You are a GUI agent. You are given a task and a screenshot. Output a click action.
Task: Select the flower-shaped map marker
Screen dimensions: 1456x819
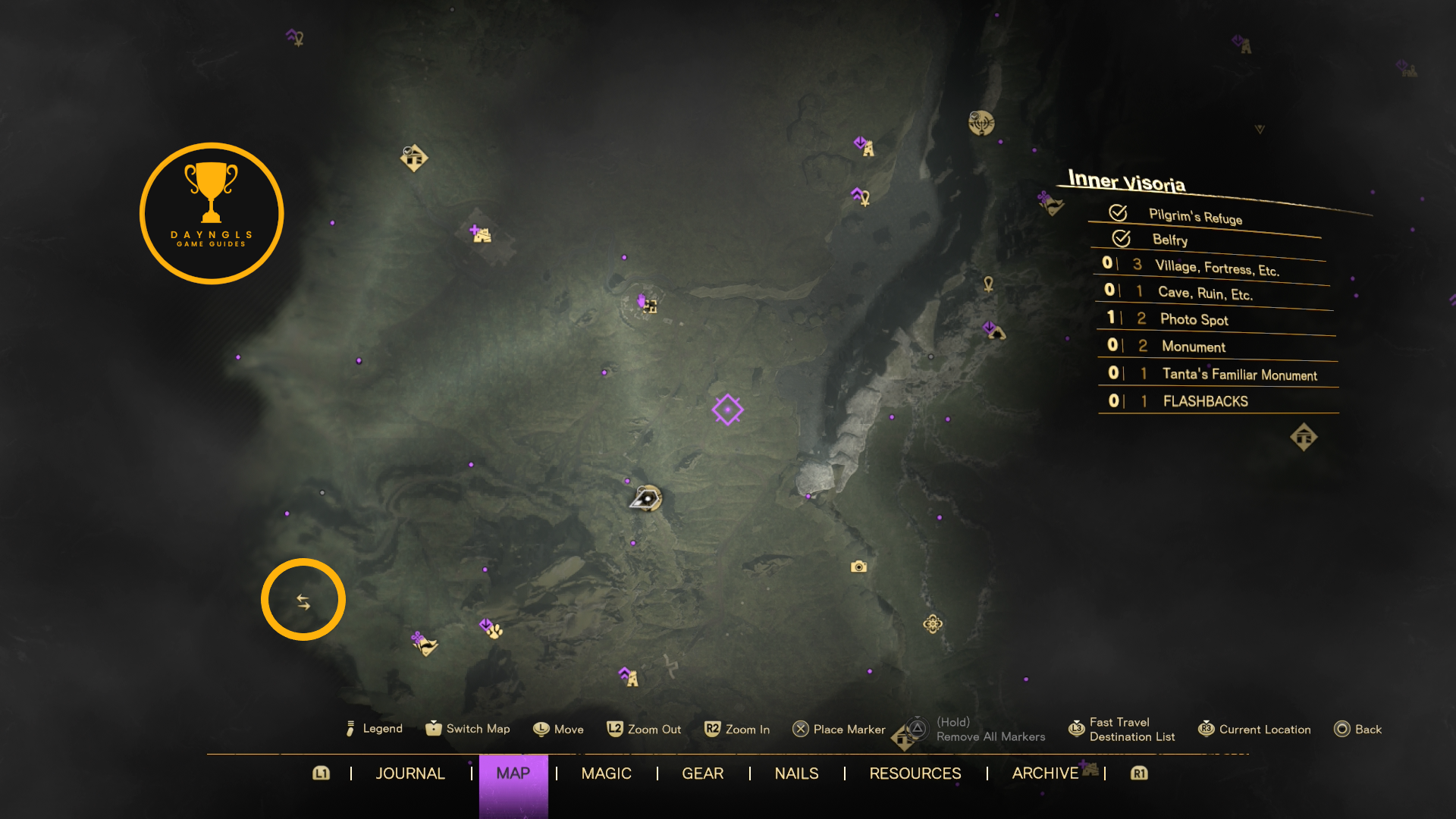coord(933,624)
